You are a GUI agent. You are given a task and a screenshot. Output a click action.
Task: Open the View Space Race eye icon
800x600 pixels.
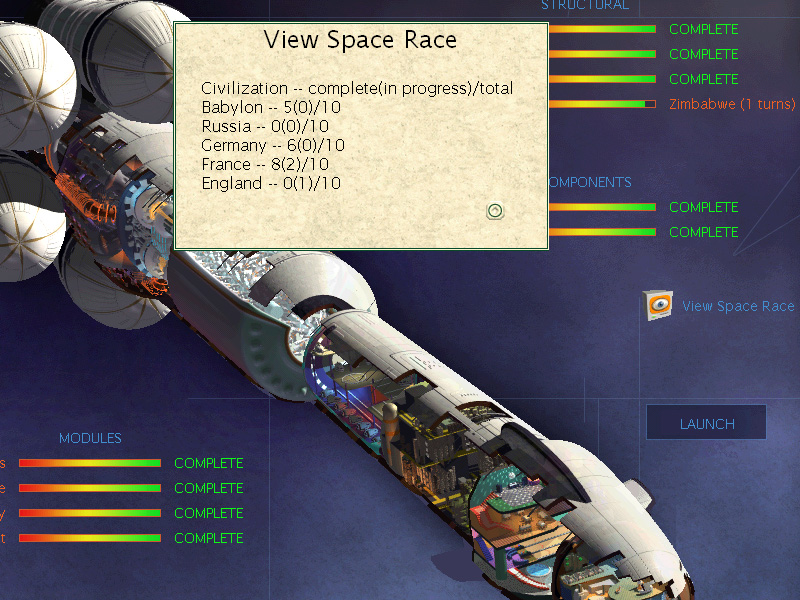tap(659, 305)
